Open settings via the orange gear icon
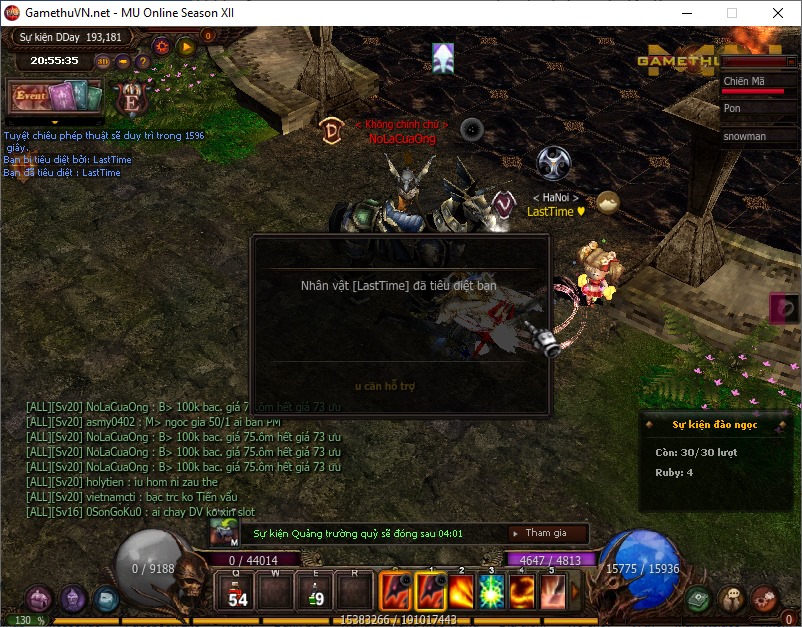 pyautogui.click(x=161, y=46)
